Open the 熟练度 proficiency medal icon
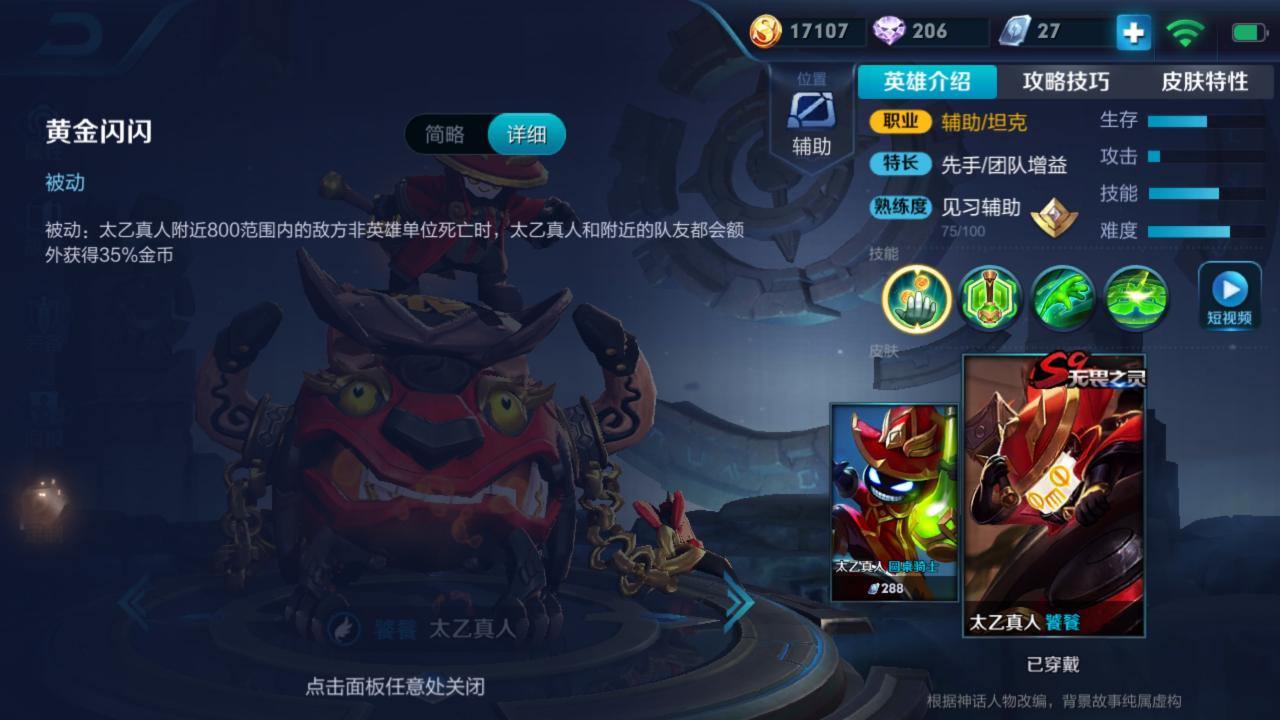This screenshot has width=1280, height=720. tap(1053, 216)
